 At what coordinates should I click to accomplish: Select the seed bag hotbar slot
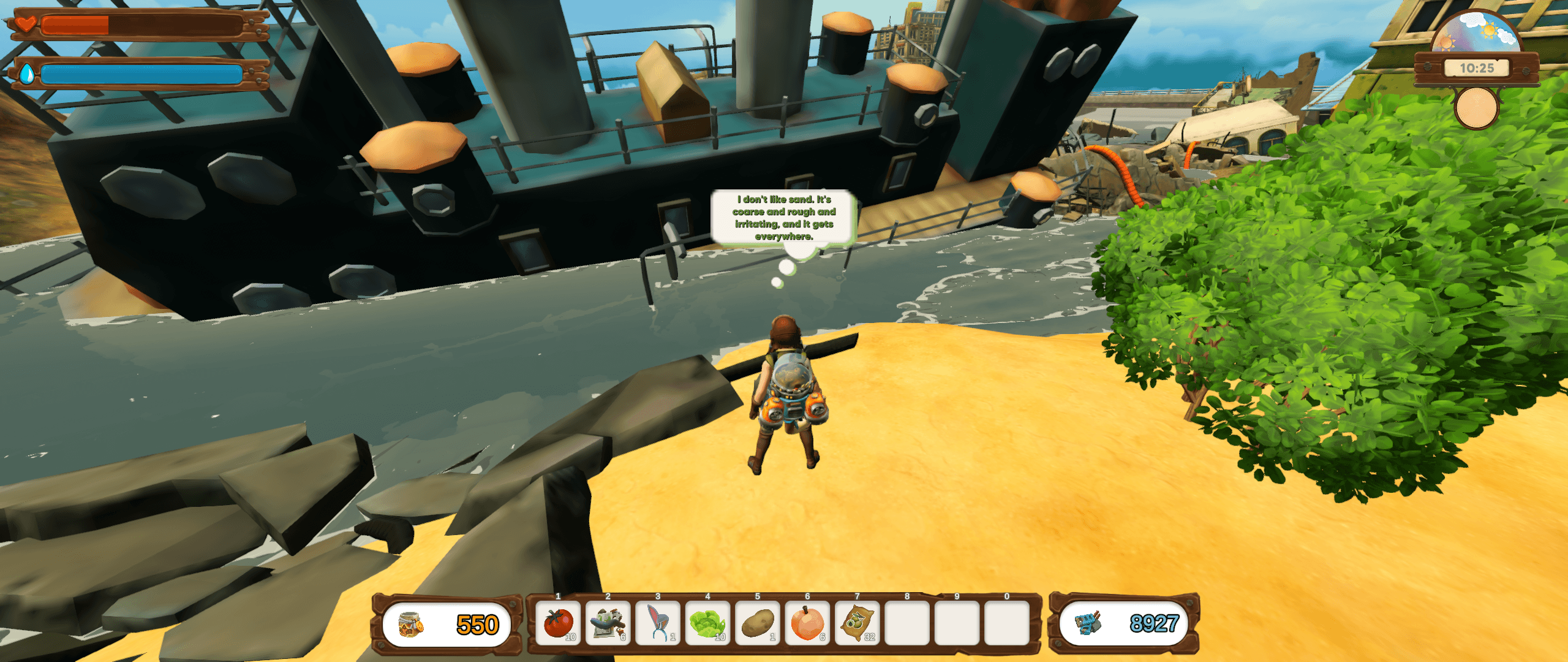(x=858, y=623)
